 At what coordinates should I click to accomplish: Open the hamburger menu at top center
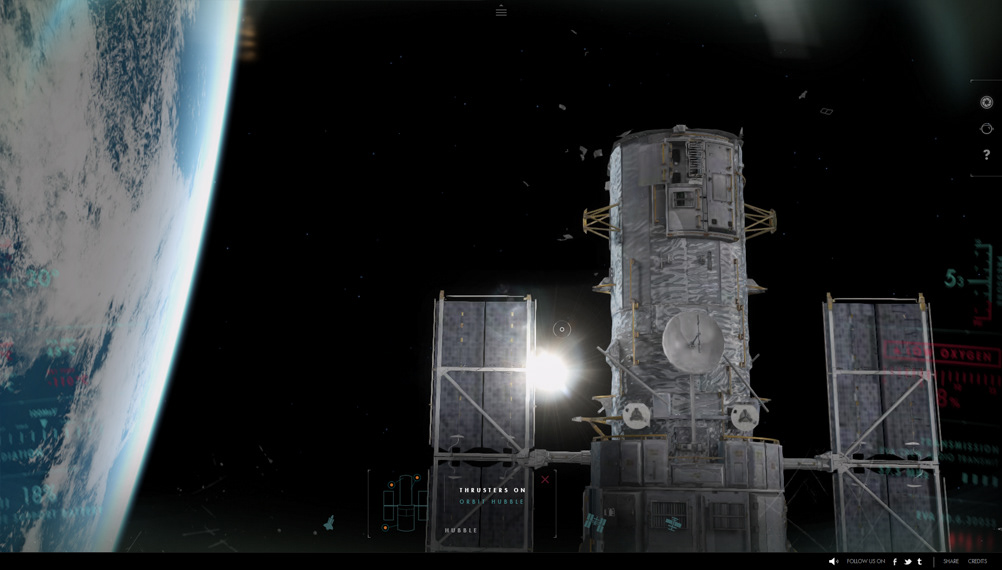point(501,12)
